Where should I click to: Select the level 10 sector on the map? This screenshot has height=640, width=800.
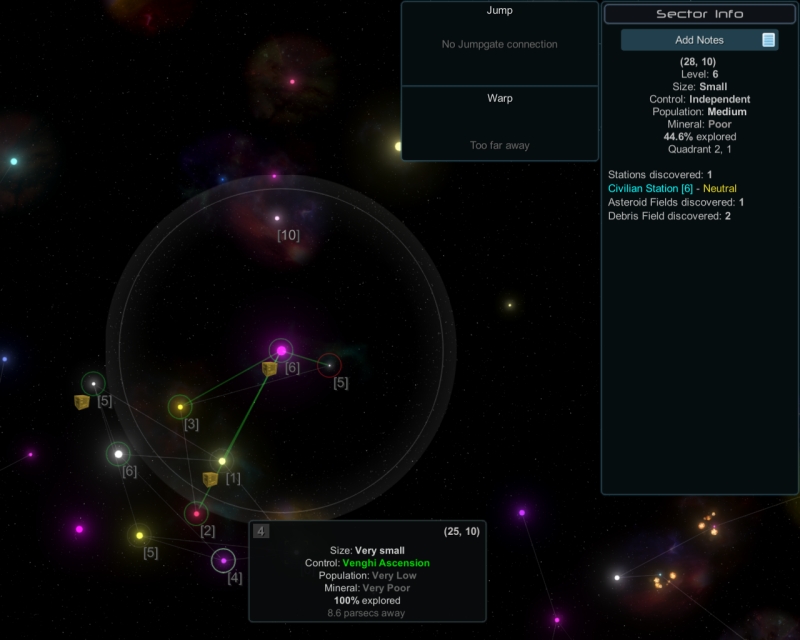278,218
